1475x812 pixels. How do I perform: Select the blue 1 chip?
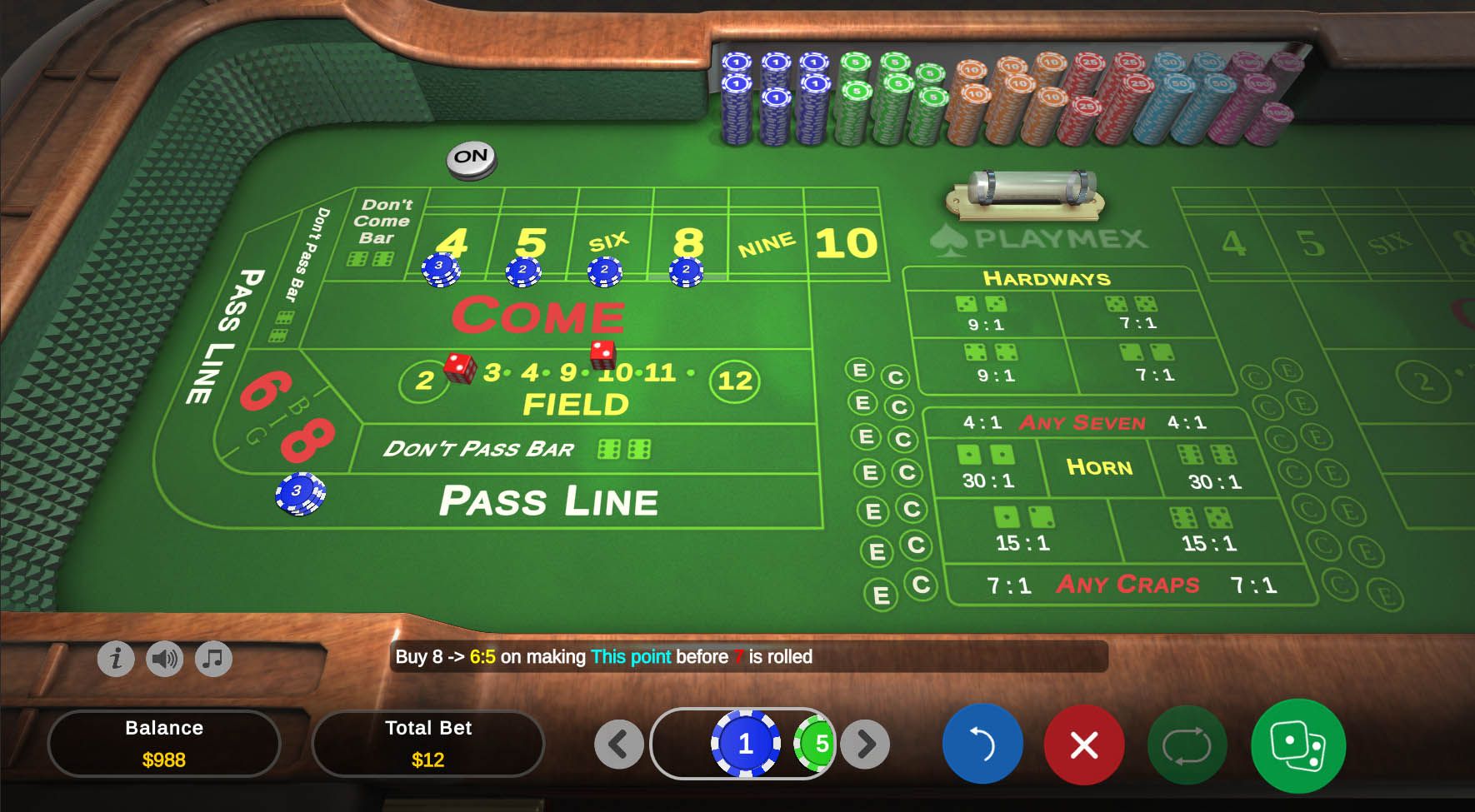745,744
